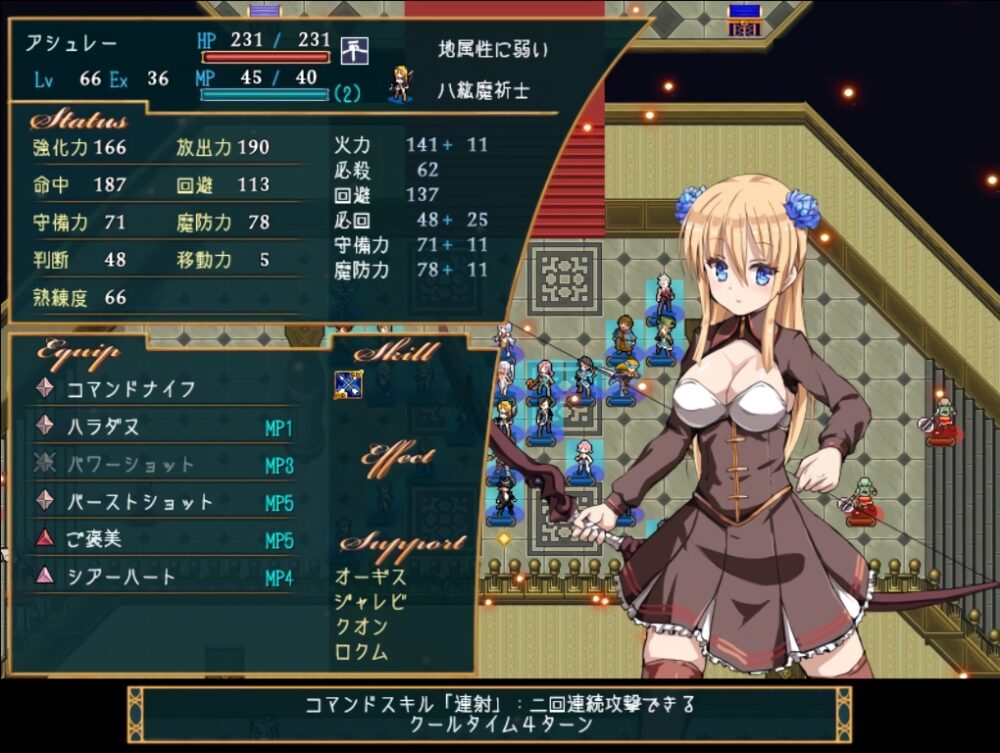The height and width of the screenshot is (753, 1000).
Task: Choose the ハラダヌ skill row
Action: pos(103,427)
